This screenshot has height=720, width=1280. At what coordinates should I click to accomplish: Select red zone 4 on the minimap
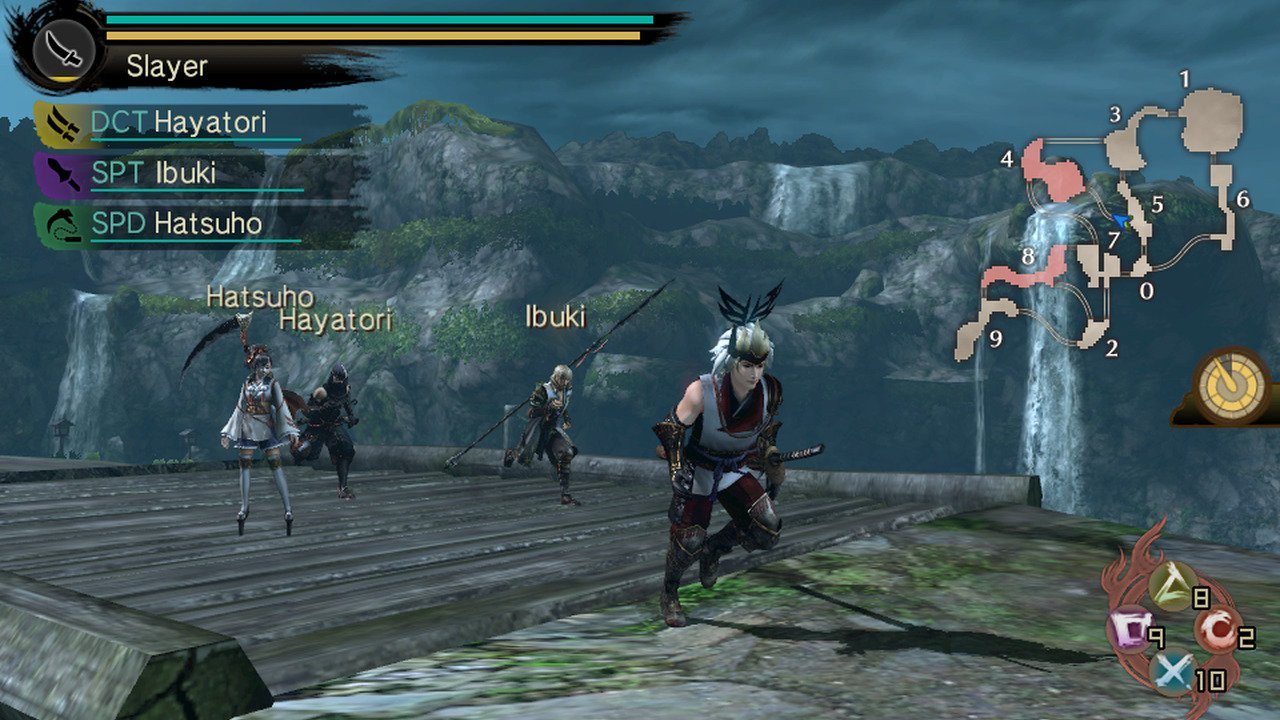pyautogui.click(x=1058, y=176)
